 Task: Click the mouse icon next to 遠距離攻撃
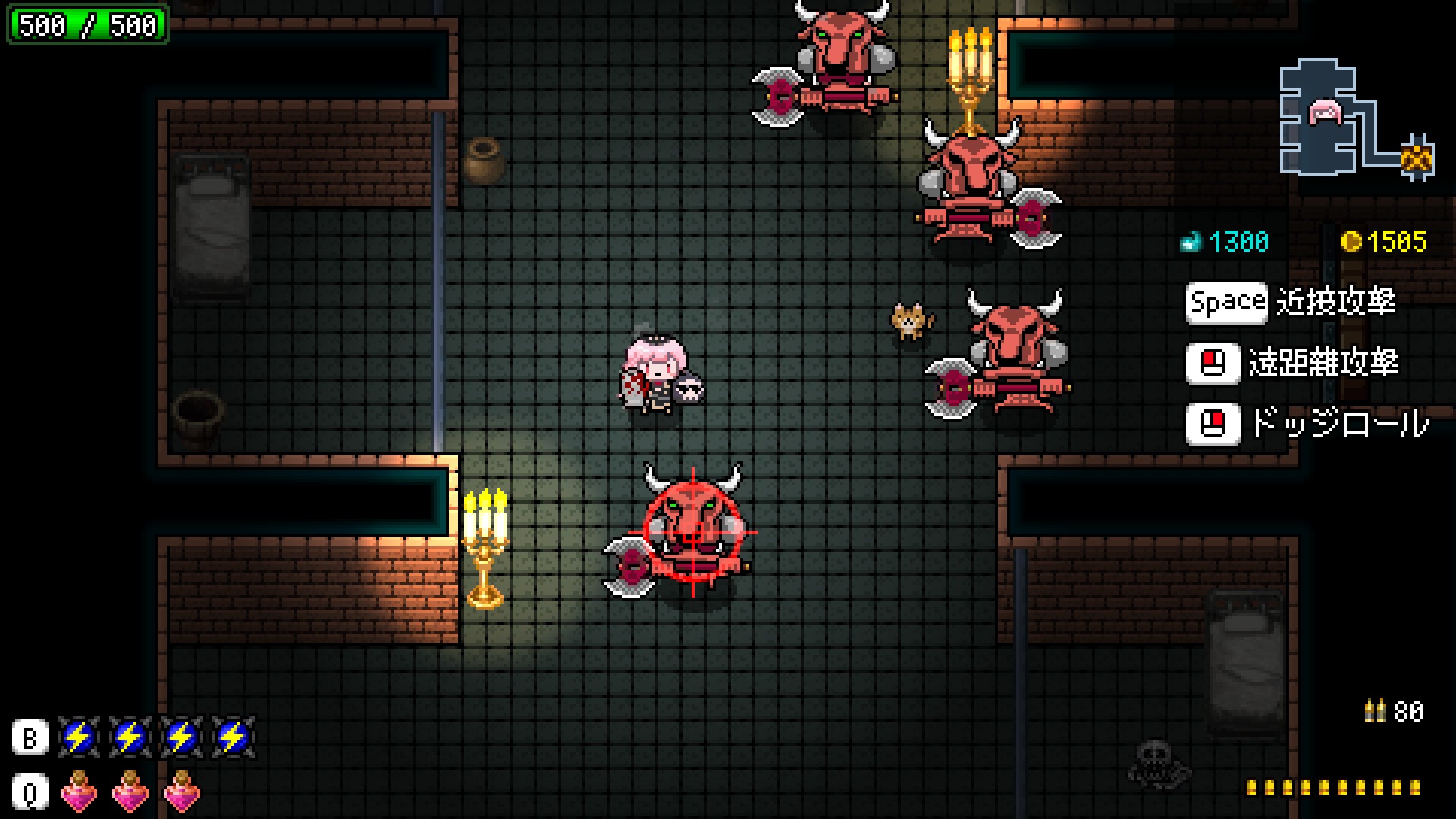tap(1213, 364)
